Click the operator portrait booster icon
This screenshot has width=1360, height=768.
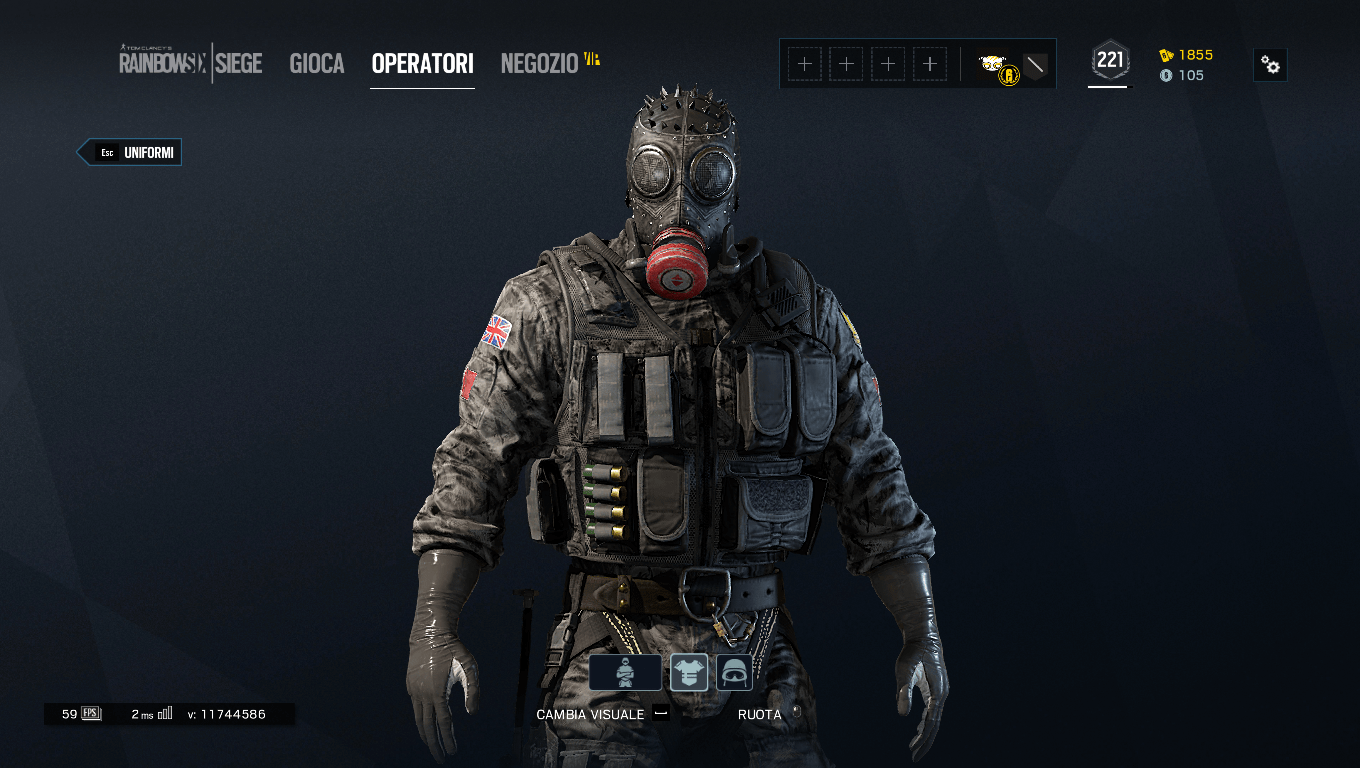pos(993,62)
